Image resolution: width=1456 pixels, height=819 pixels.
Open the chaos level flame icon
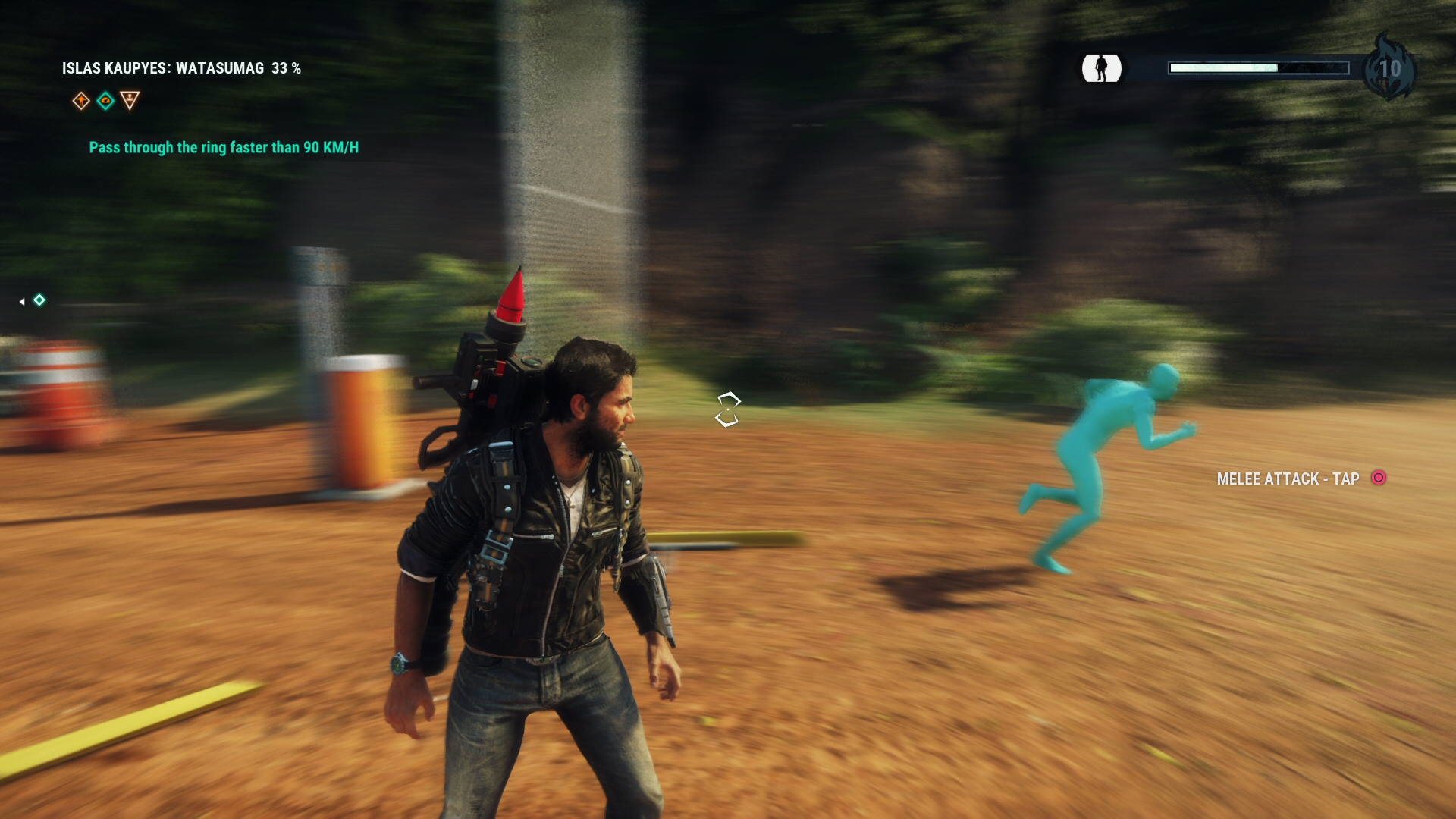pyautogui.click(x=1389, y=68)
